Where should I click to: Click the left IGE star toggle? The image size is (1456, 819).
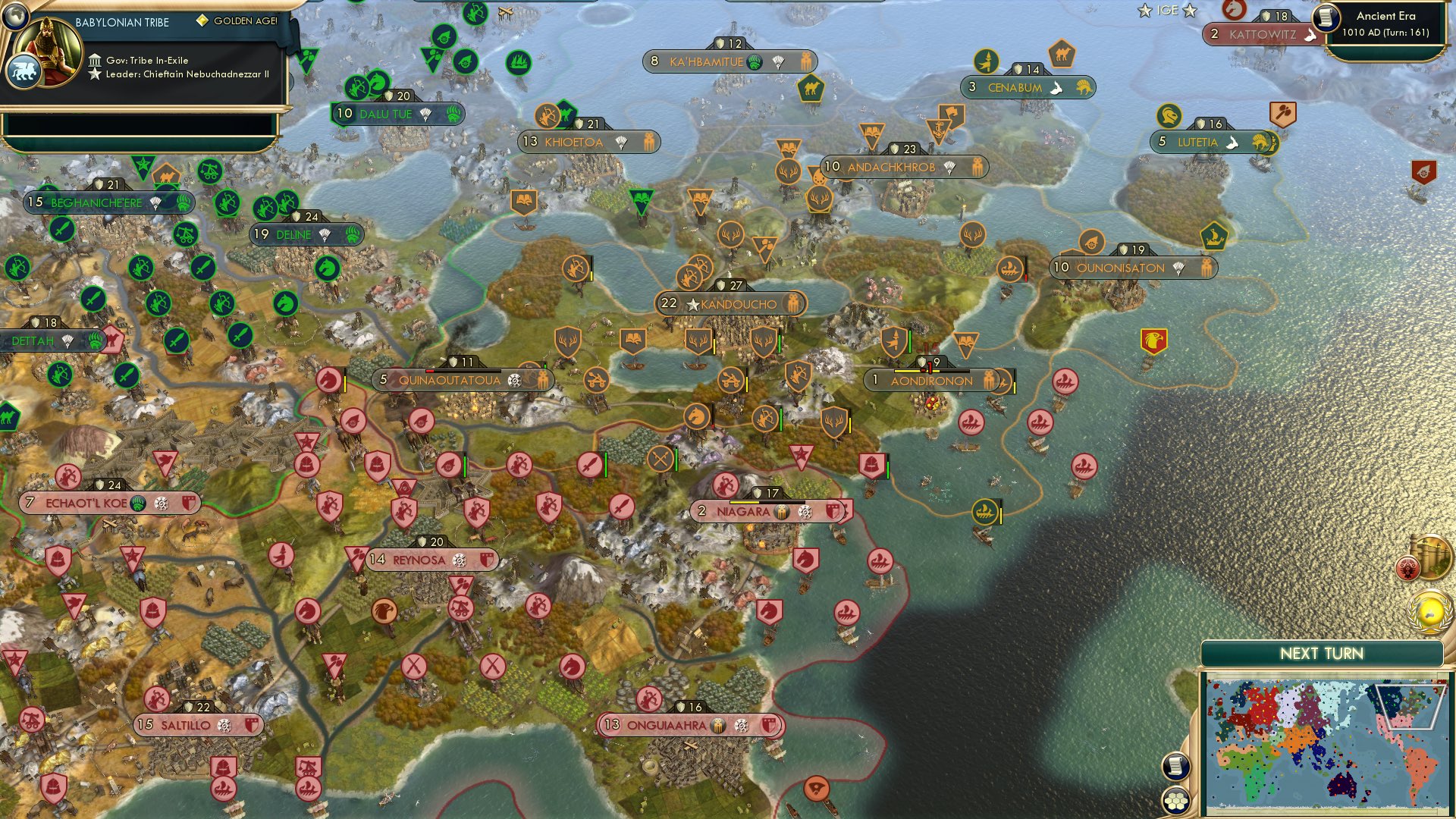point(1144,11)
